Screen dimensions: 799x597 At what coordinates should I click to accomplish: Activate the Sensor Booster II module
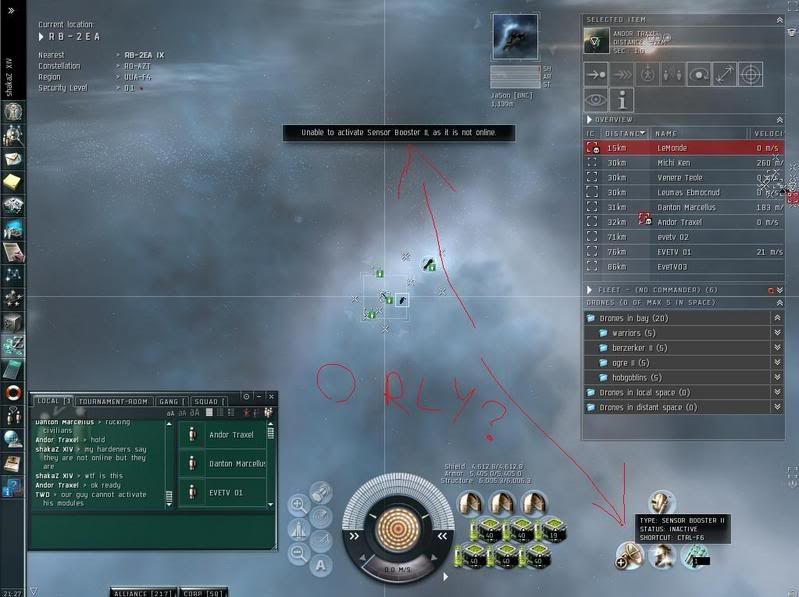coord(628,555)
